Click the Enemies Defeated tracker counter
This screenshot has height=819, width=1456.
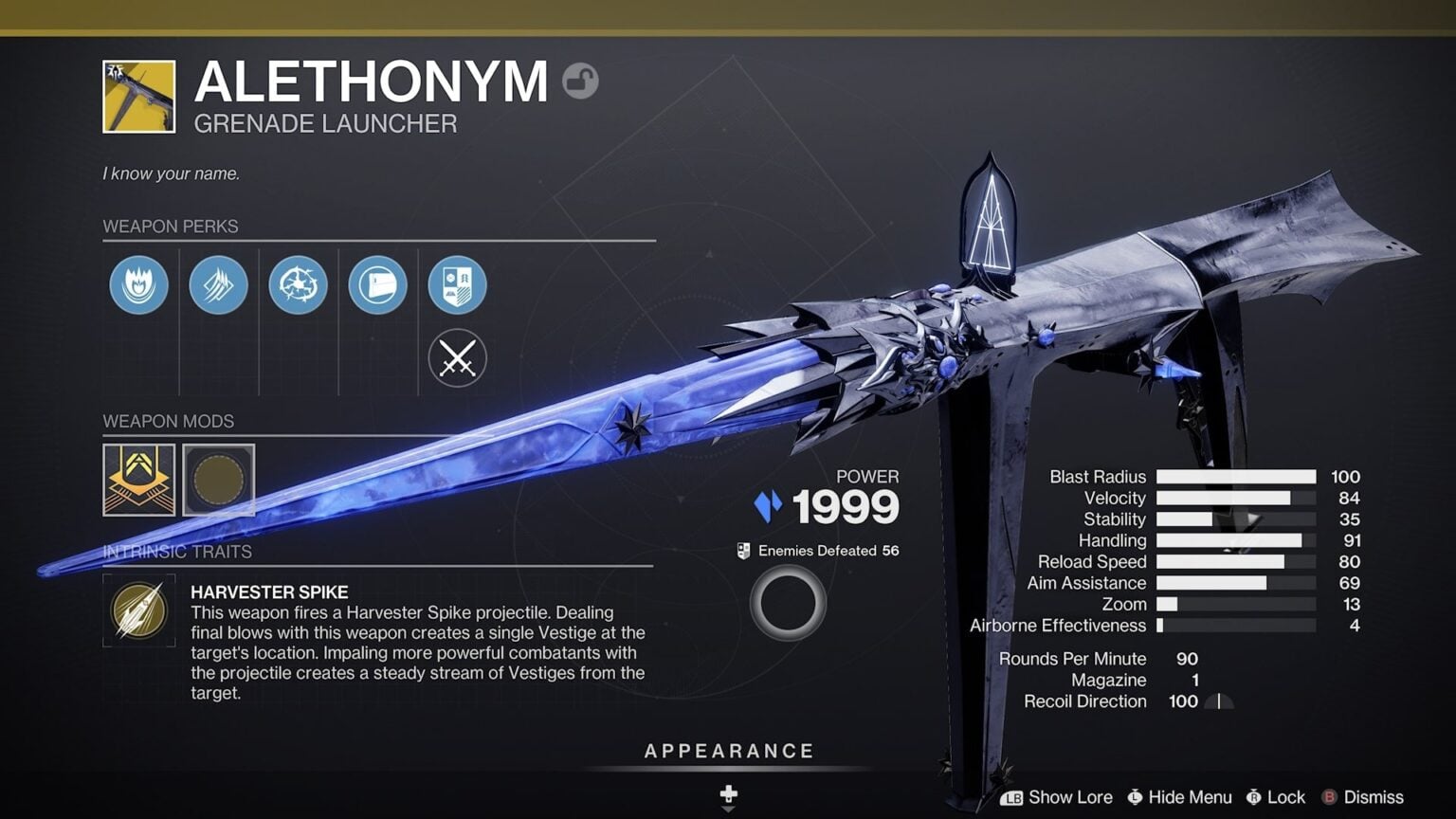coord(817,550)
